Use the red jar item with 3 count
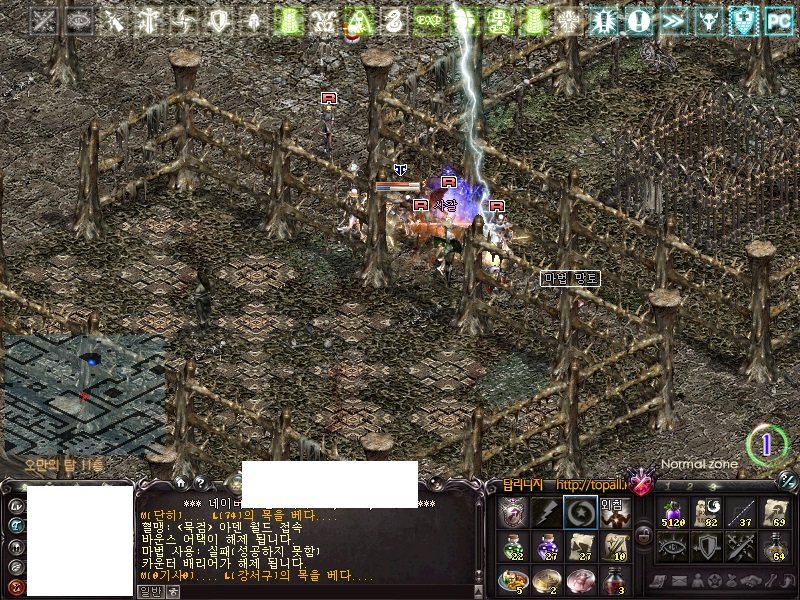 pos(614,580)
